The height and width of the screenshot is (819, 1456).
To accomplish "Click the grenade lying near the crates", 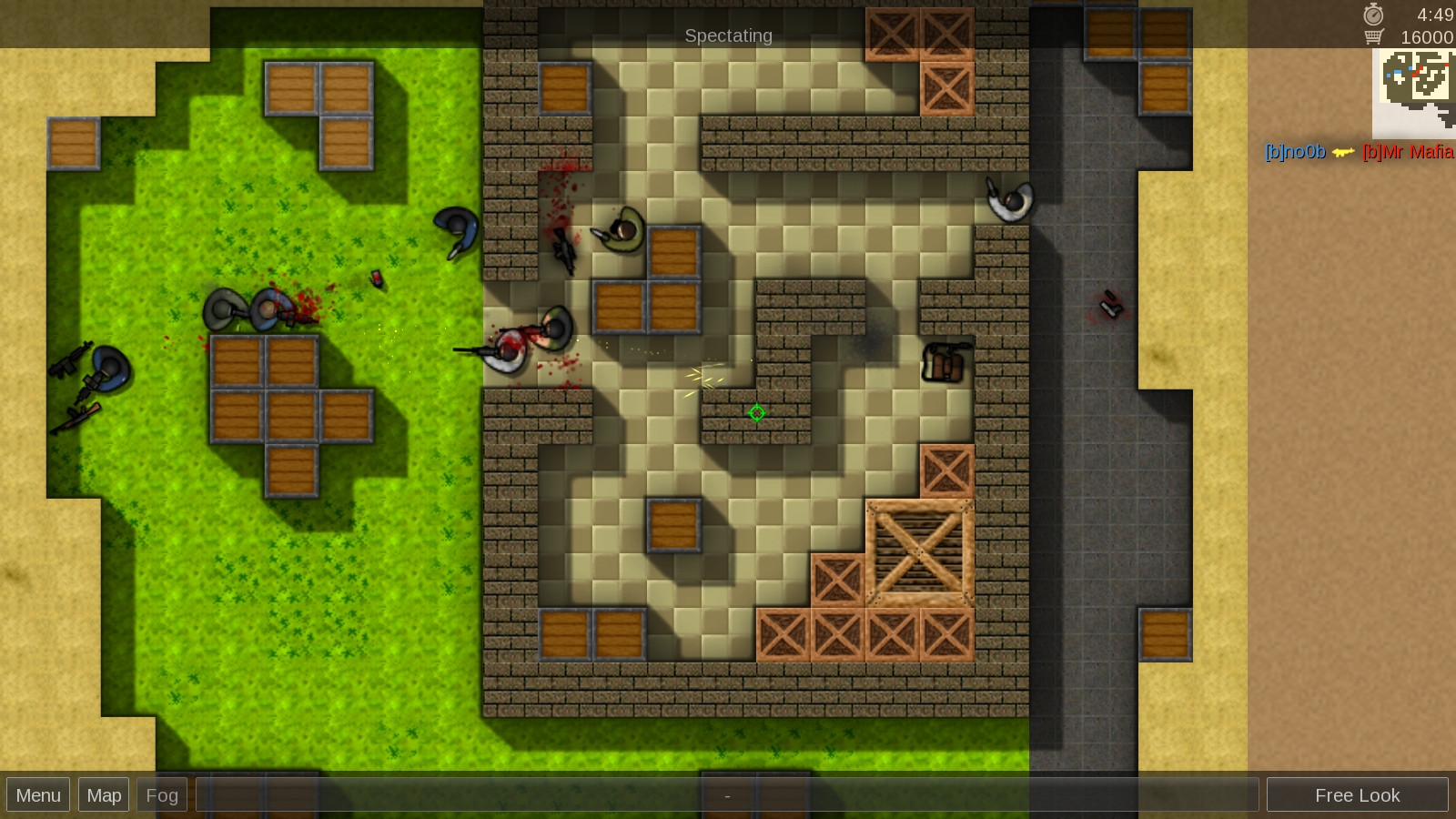I will 376,278.
